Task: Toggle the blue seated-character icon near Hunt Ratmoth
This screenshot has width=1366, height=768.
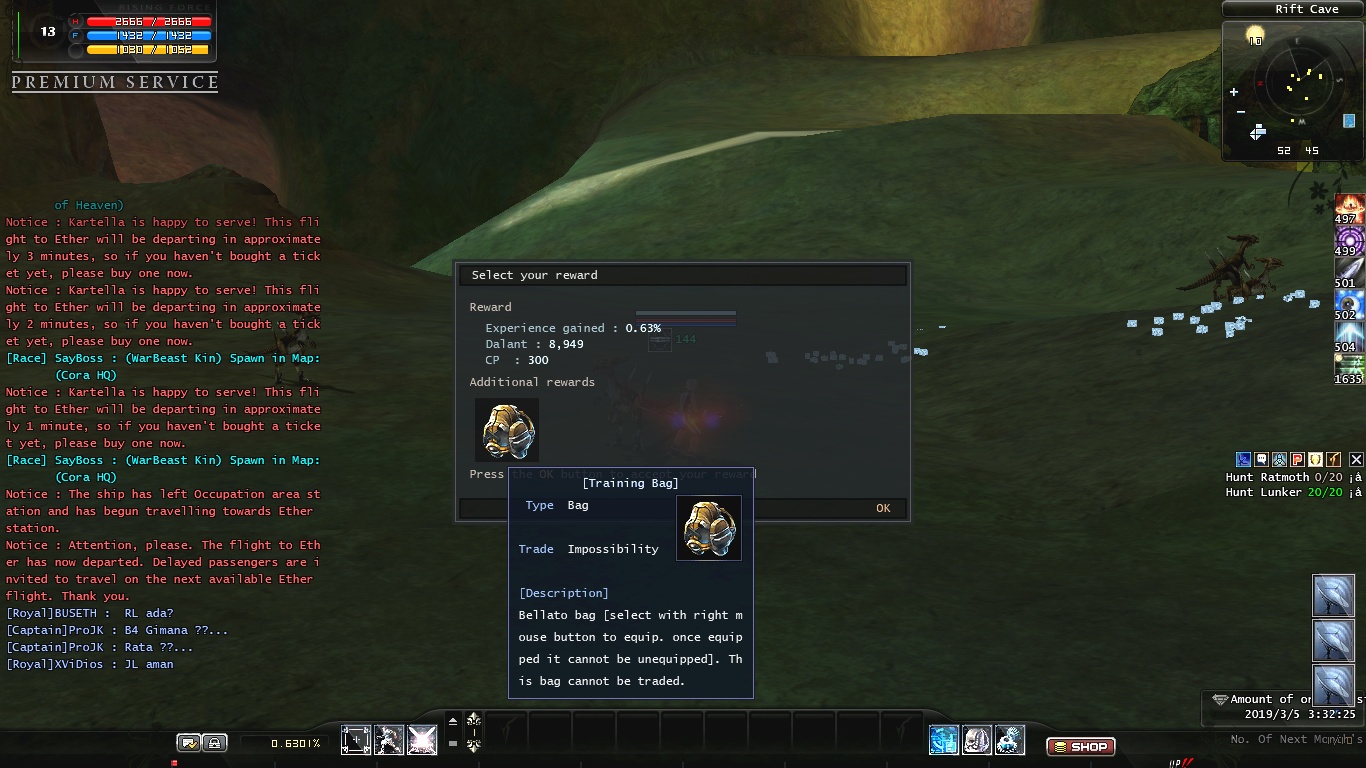Action: pyautogui.click(x=1243, y=459)
